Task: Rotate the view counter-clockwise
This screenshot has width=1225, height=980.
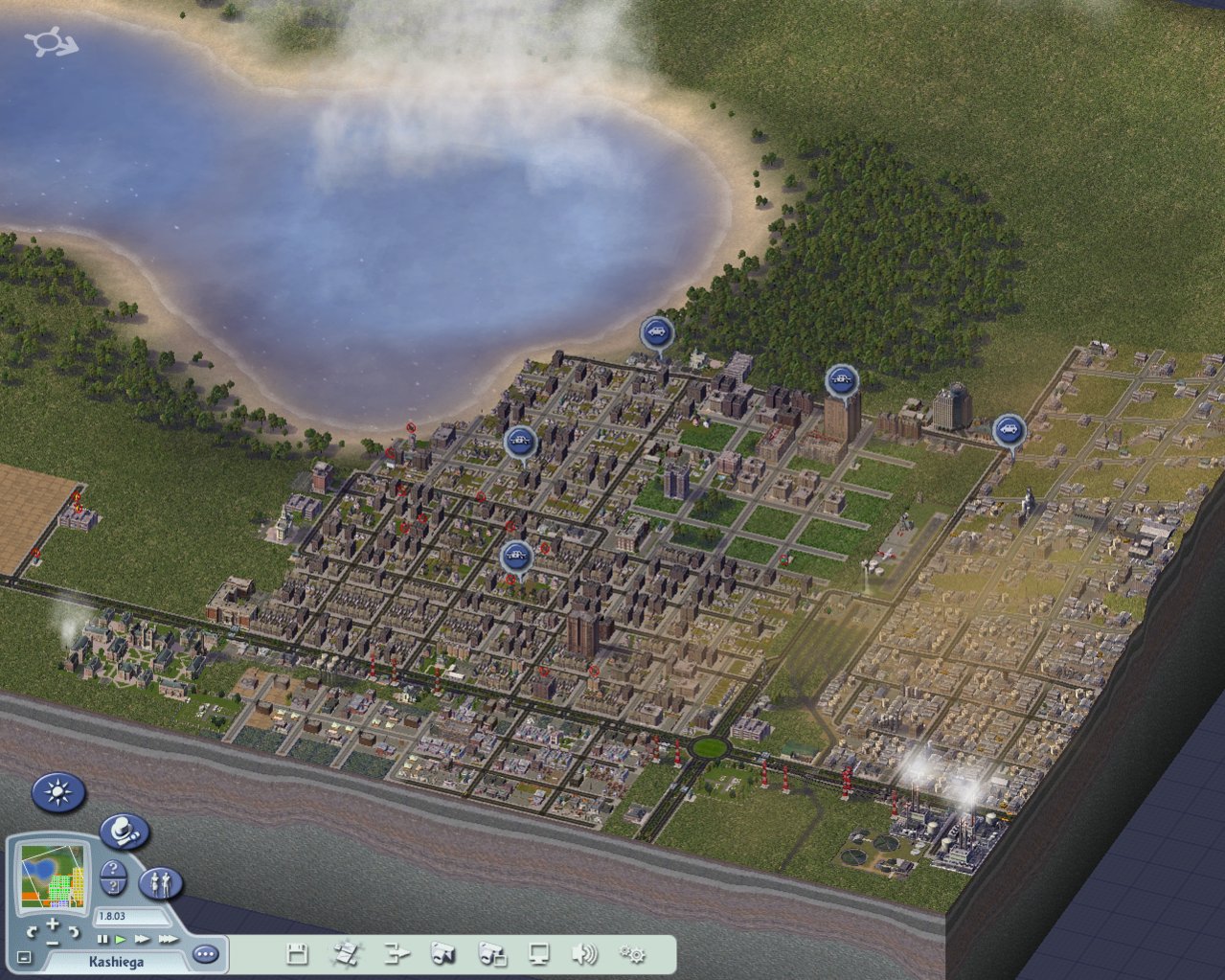Action: [x=33, y=931]
